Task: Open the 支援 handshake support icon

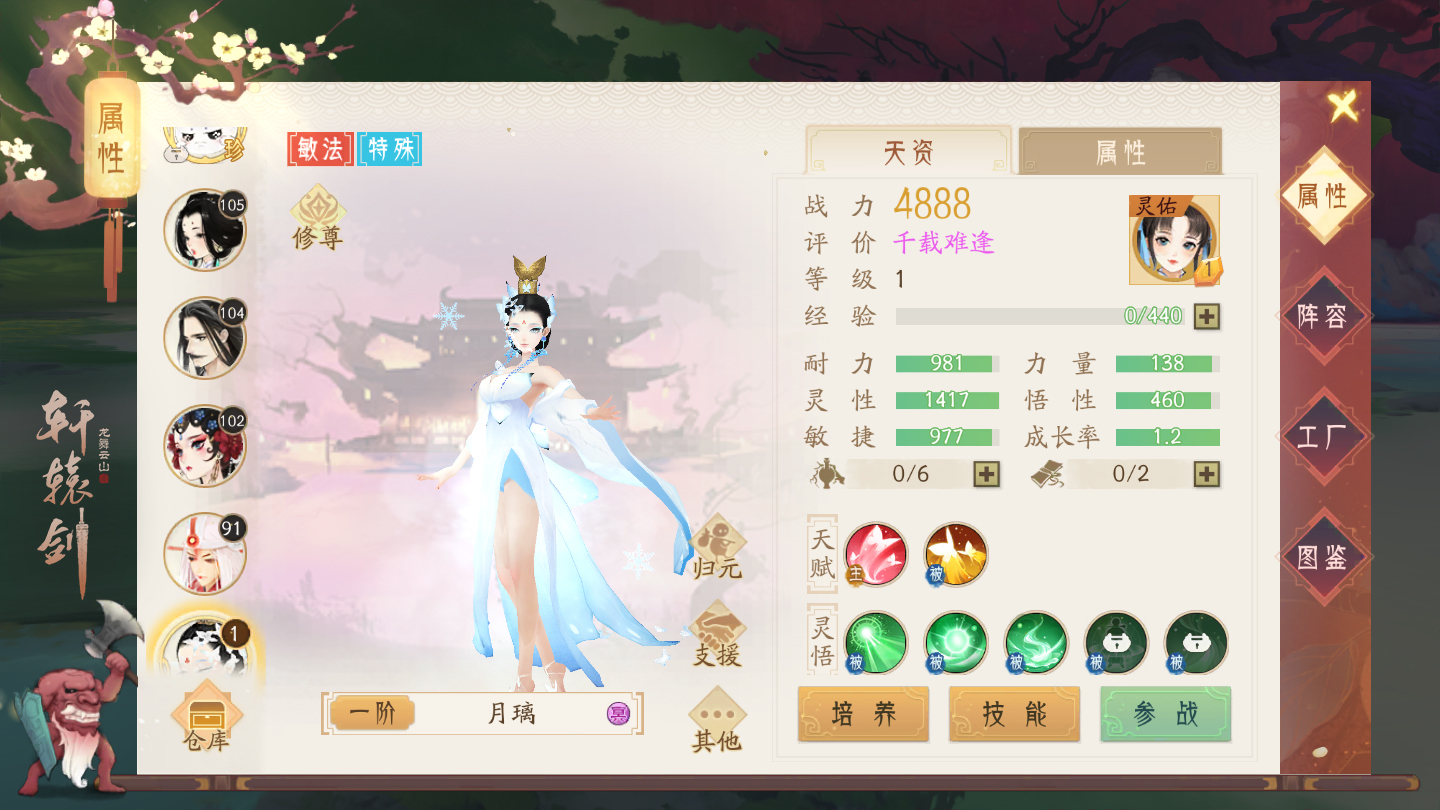Action: click(x=717, y=637)
